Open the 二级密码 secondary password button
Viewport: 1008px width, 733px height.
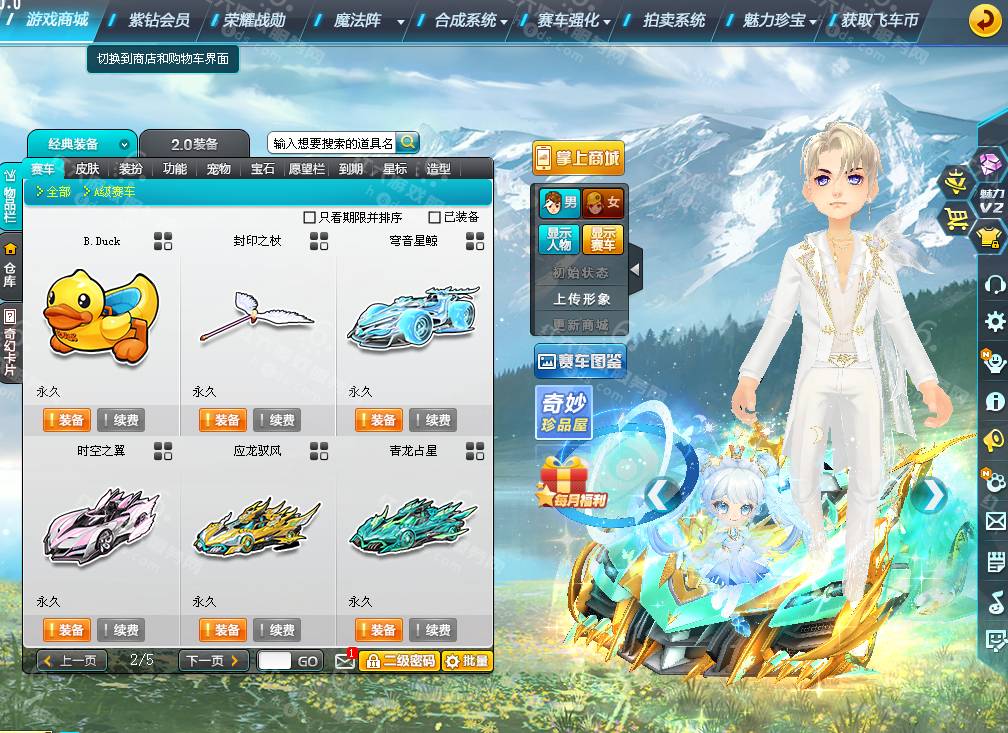[x=399, y=661]
